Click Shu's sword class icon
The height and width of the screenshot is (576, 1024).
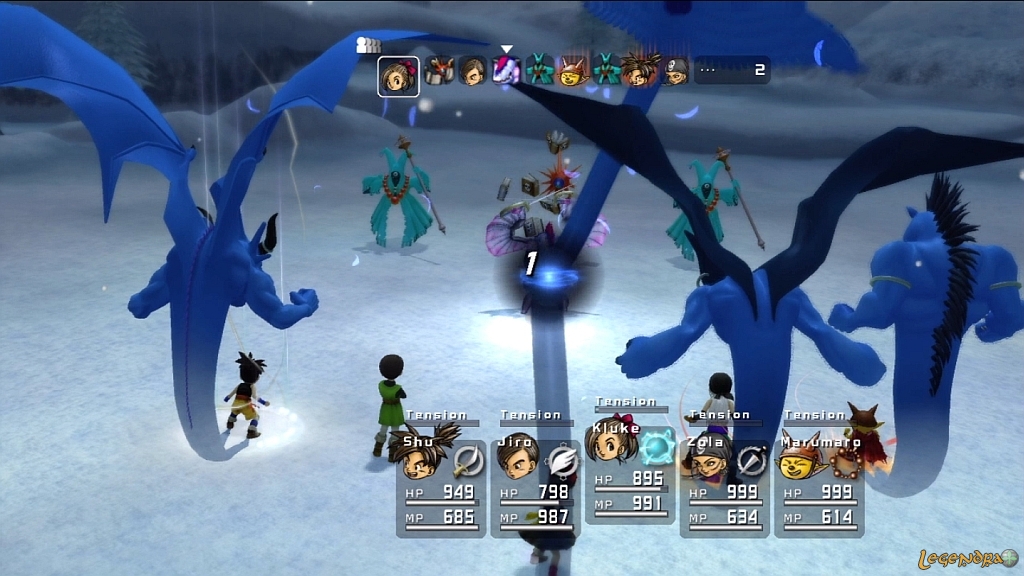pos(467,461)
